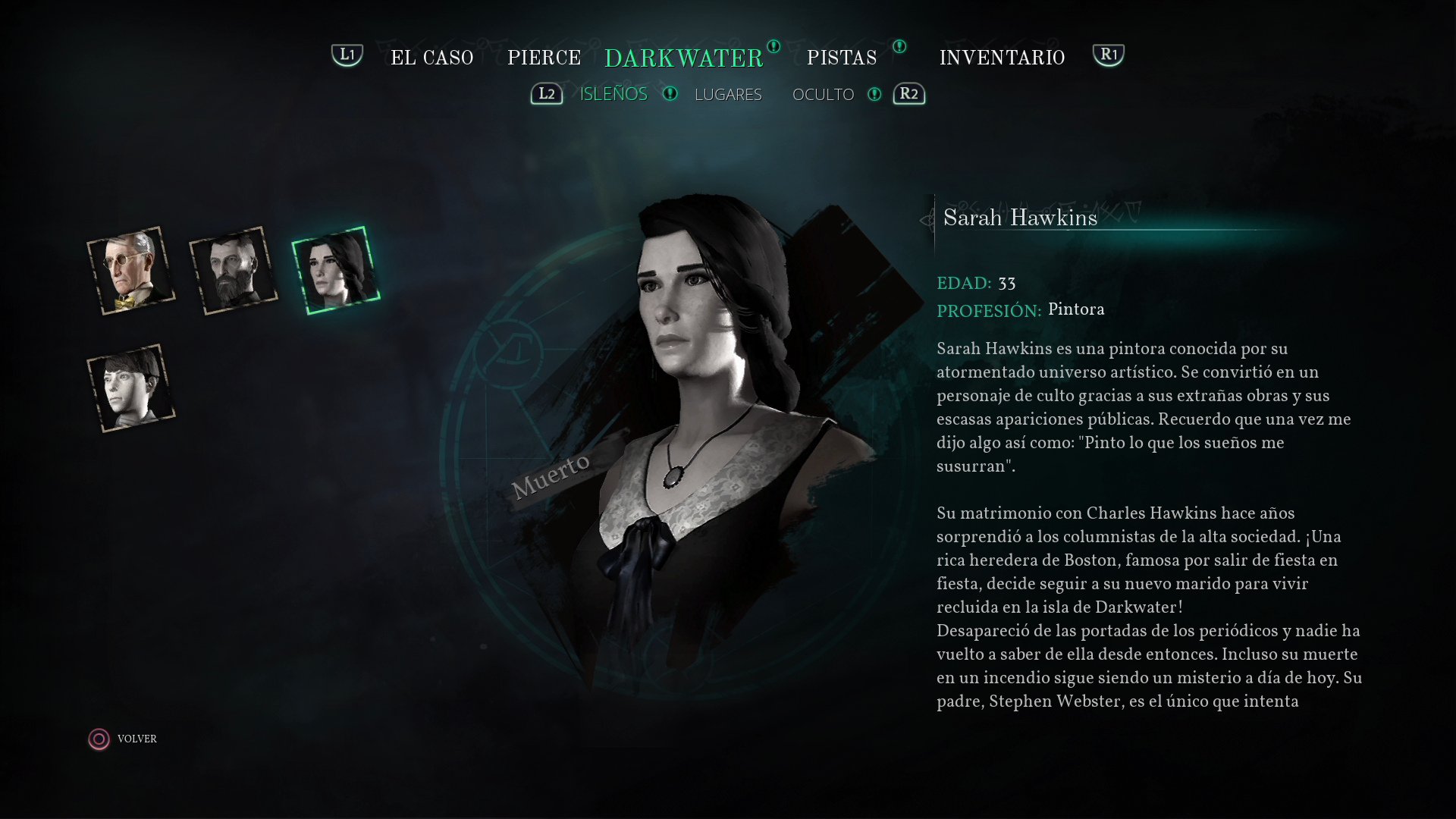1456x819 pixels.
Task: Switch to the OCULTO sub-tab
Action: 823,94
